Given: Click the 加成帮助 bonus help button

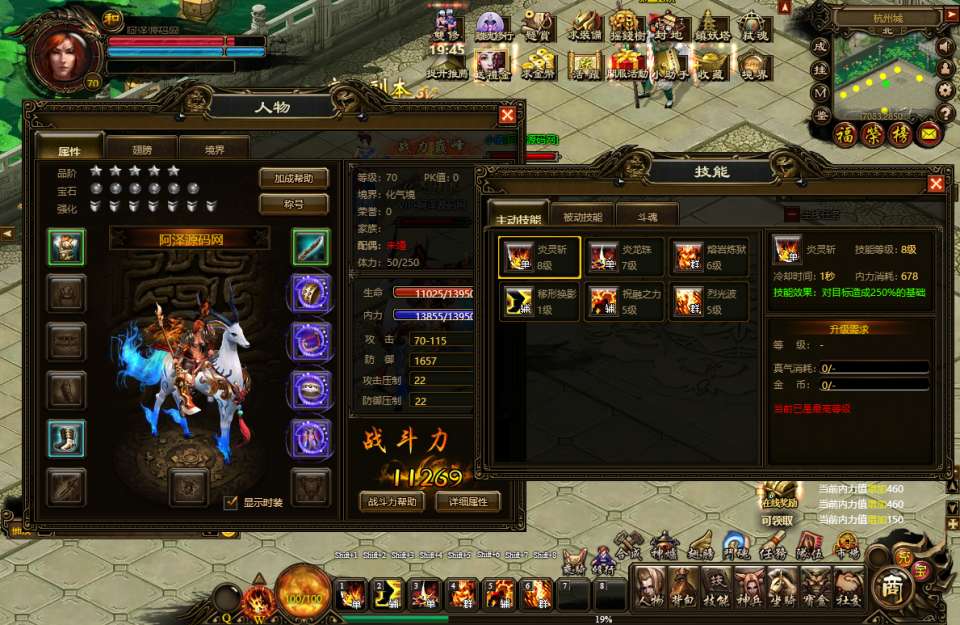Looking at the screenshot, I should (293, 178).
